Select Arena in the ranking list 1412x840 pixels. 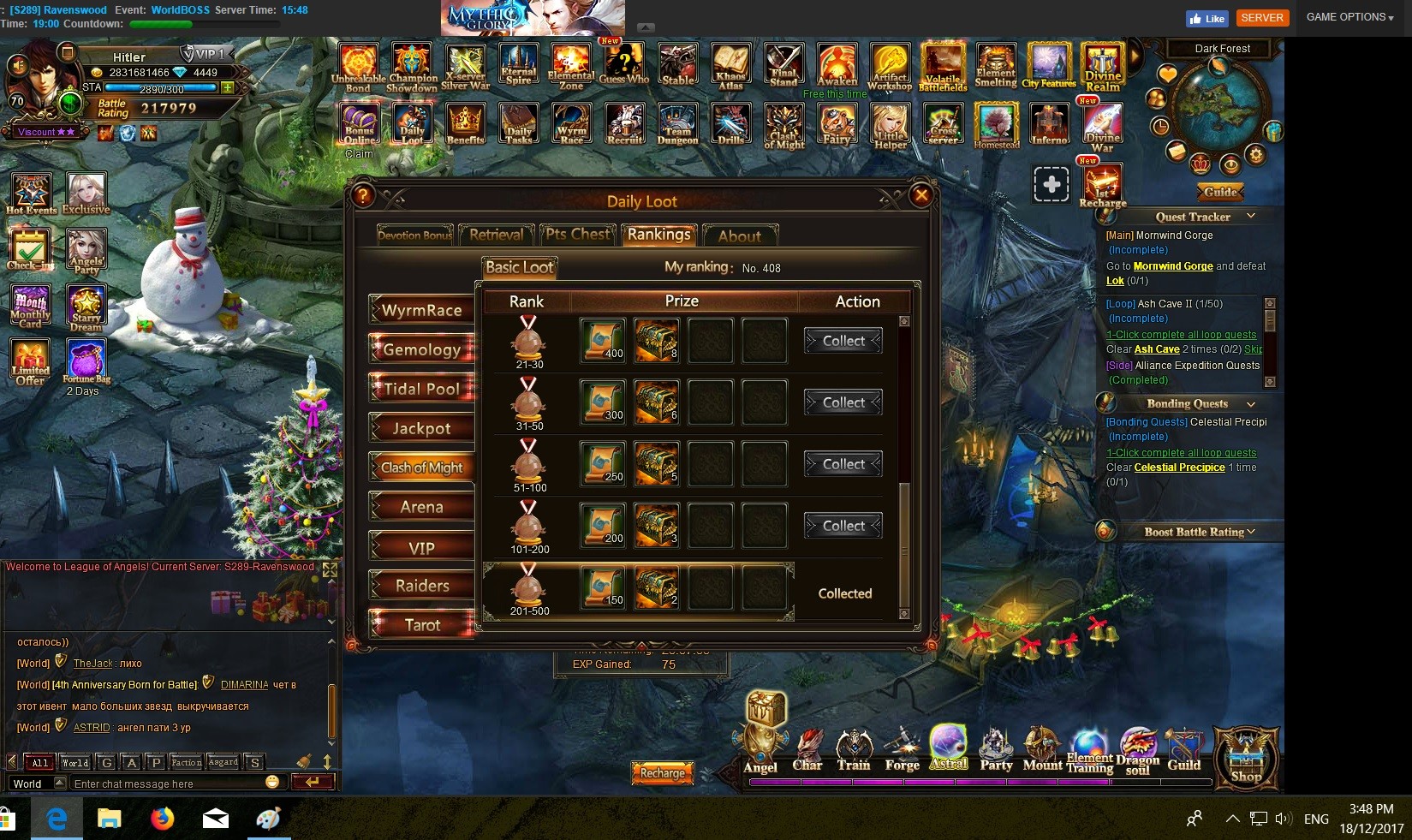click(421, 507)
